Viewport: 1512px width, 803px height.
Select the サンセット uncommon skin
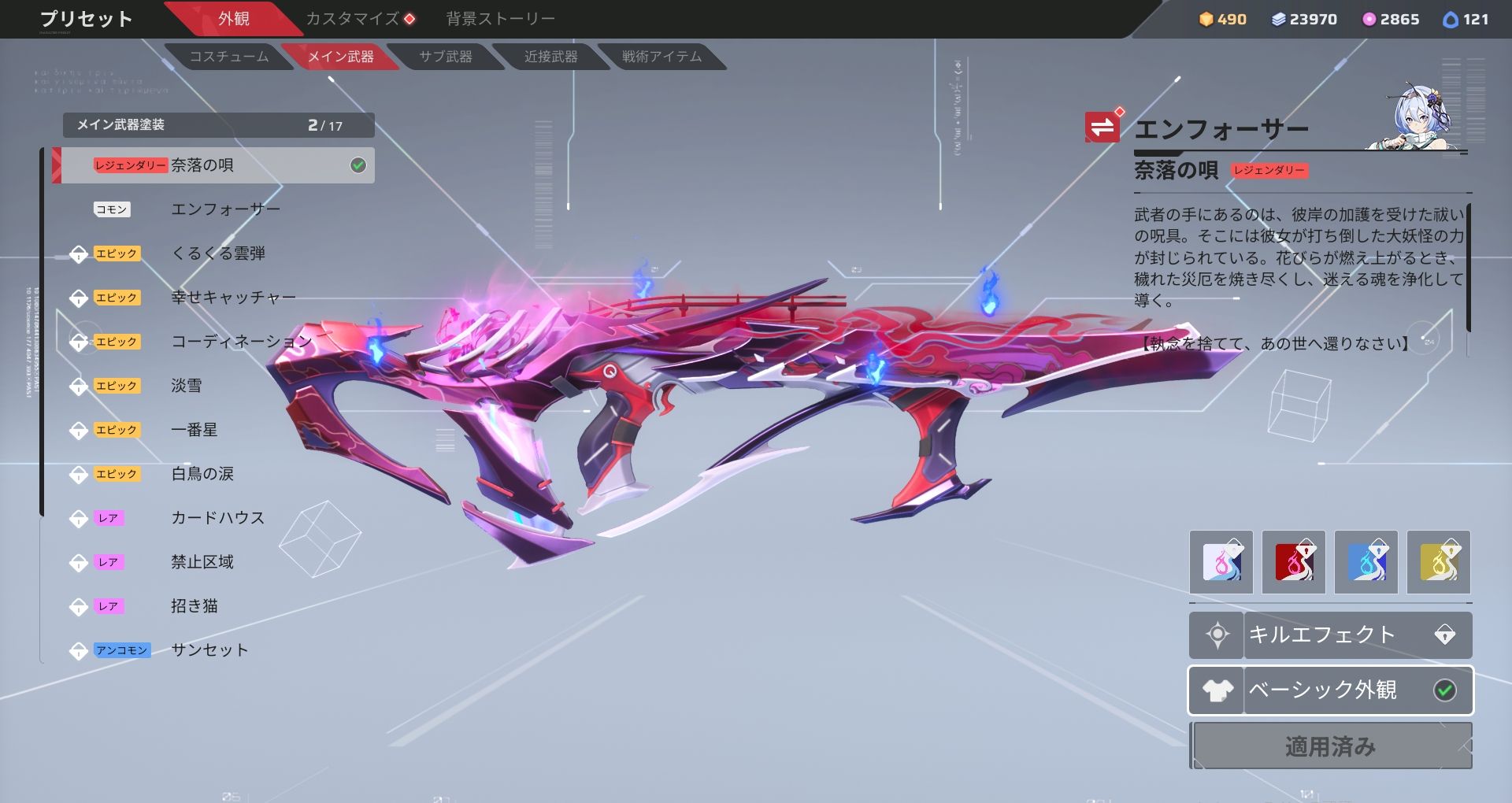pyautogui.click(x=209, y=650)
